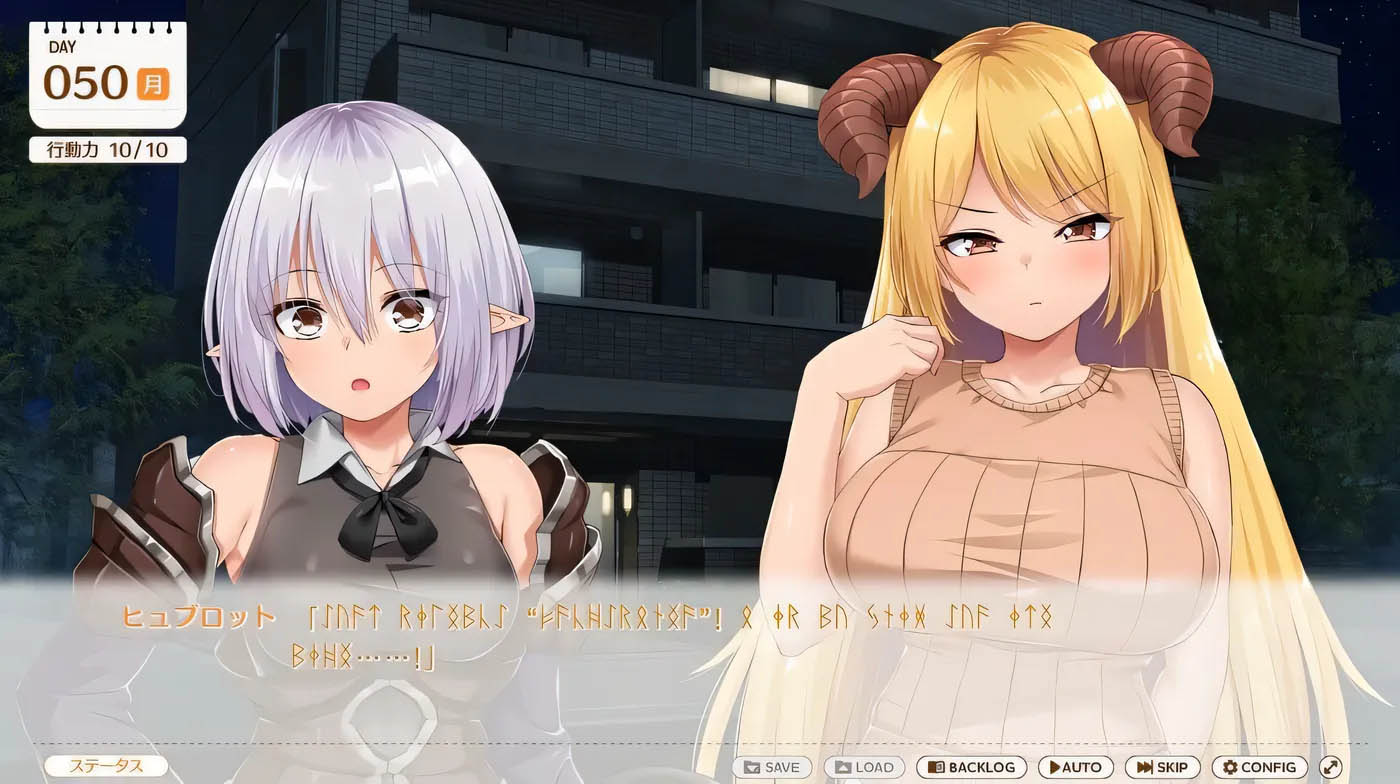The width and height of the screenshot is (1400, 784).
Task: Select the BACKLOG book icon
Action: click(936, 767)
